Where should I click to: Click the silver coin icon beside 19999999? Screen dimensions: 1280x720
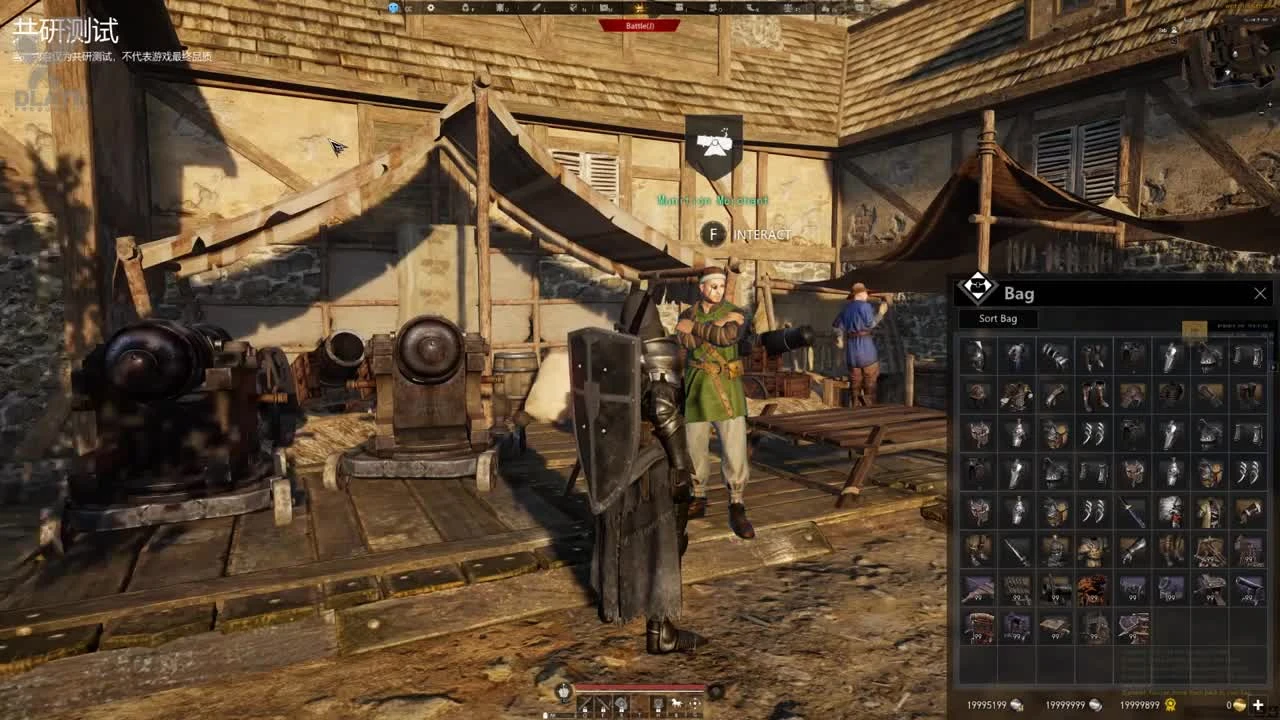(x=1094, y=704)
